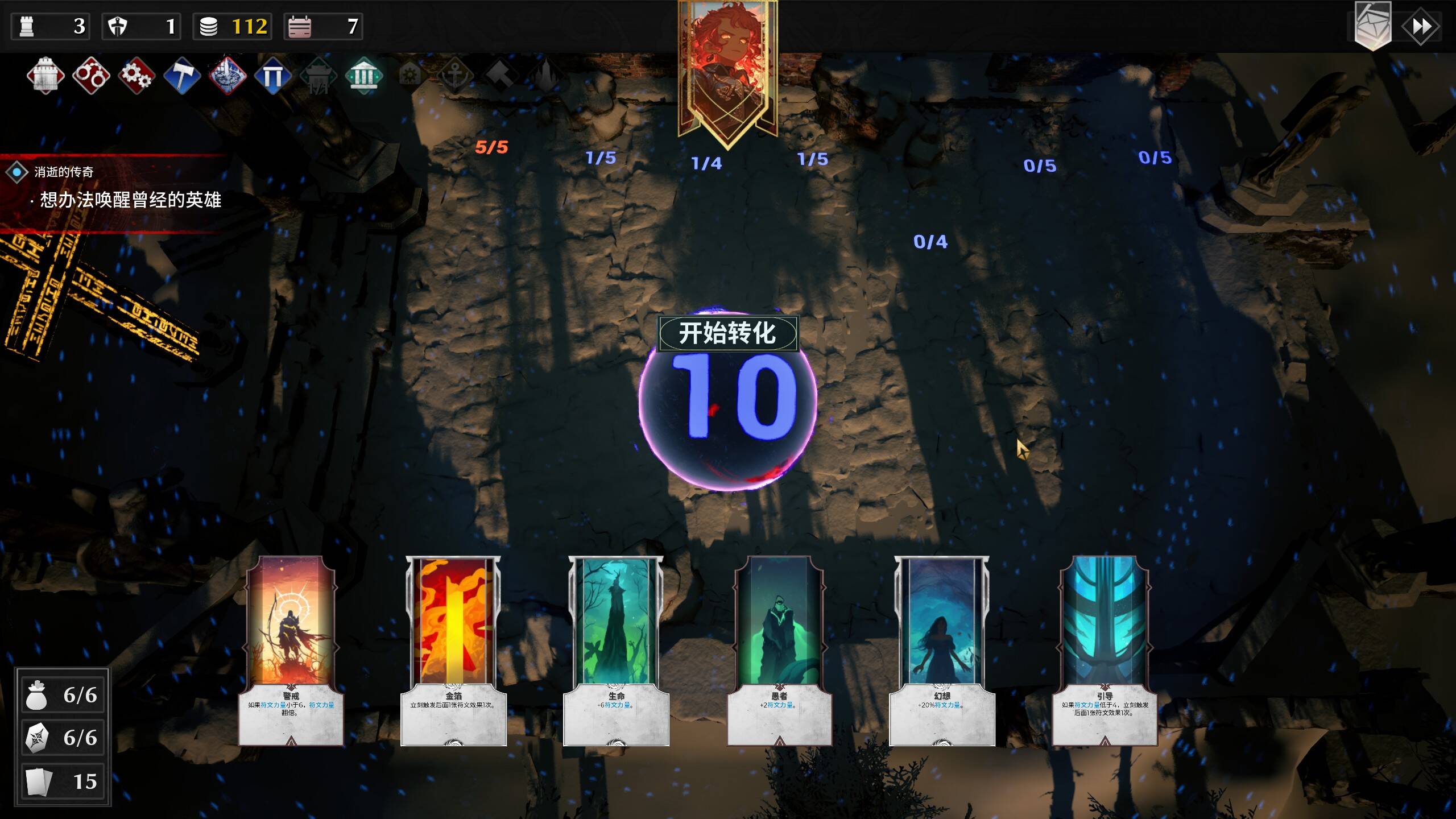Open the teal columned bank icon
This screenshot has height=819, width=1456.
[x=364, y=76]
